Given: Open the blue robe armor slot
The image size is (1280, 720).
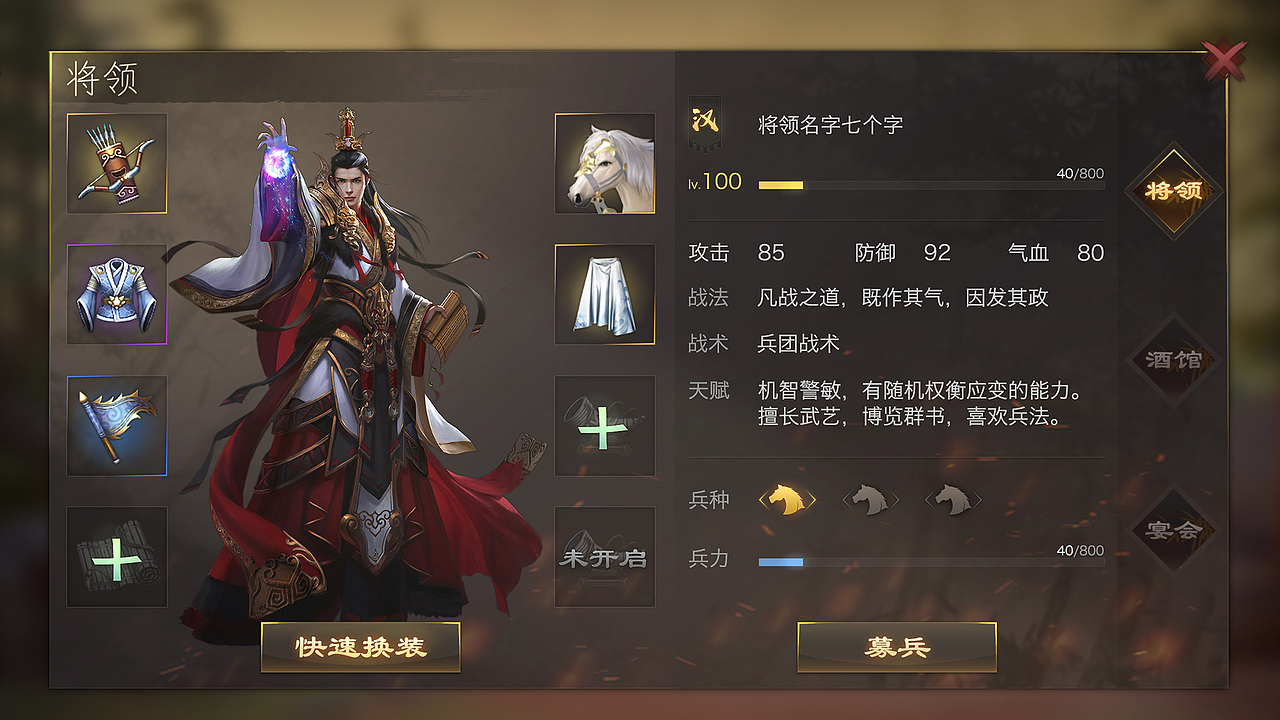Looking at the screenshot, I should pyautogui.click(x=116, y=294).
